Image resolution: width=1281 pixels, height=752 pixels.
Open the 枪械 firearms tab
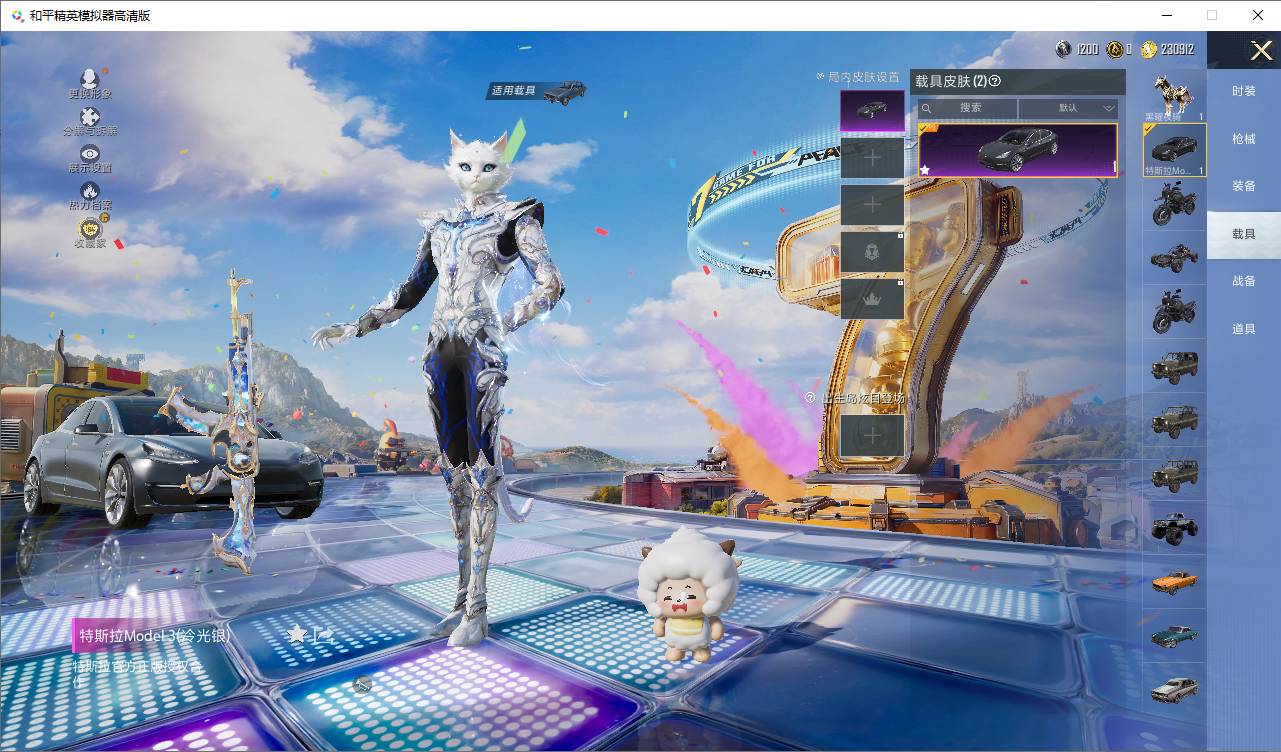[1243, 139]
